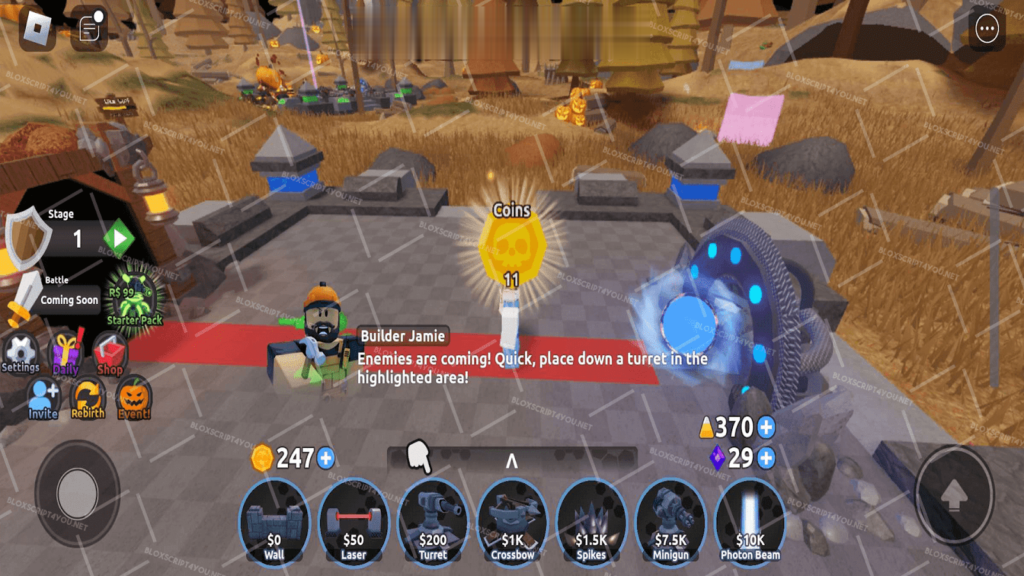The image size is (1024, 576).
Task: Tap the jump arrow button
Action: coord(953,494)
